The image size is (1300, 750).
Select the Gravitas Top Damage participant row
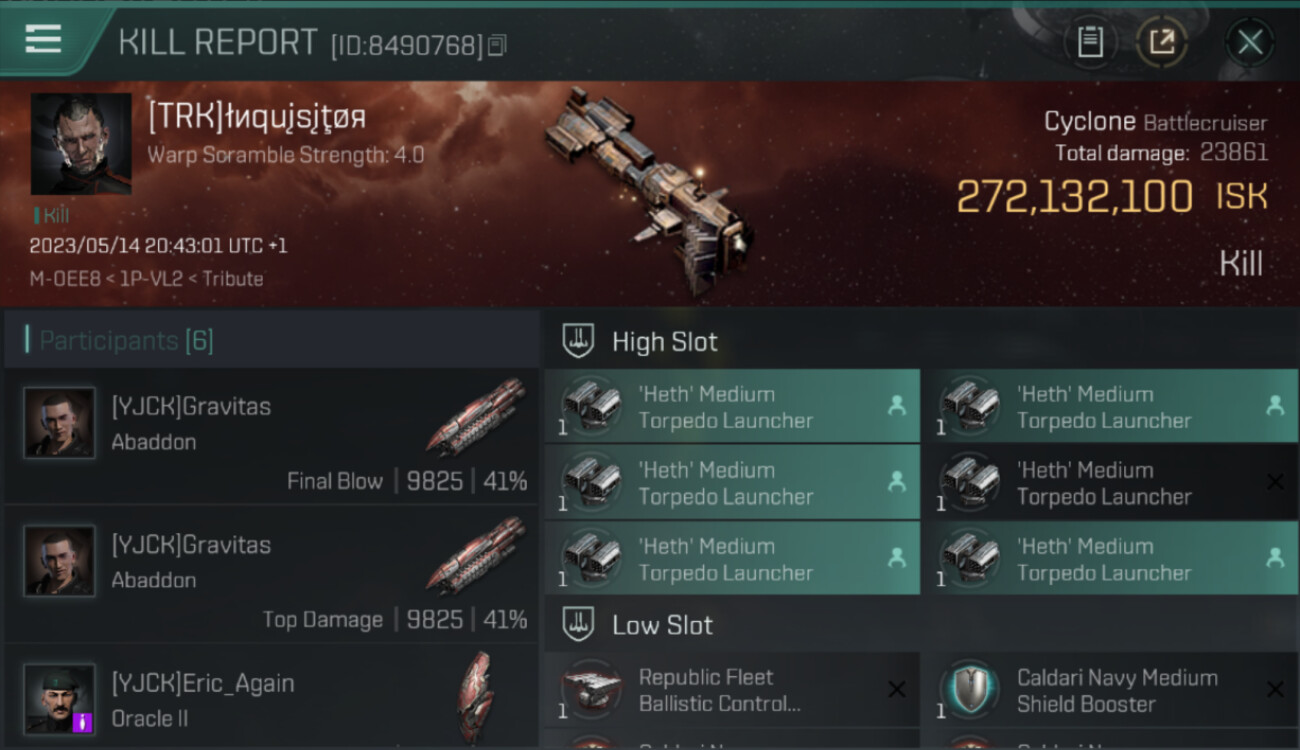coord(272,575)
